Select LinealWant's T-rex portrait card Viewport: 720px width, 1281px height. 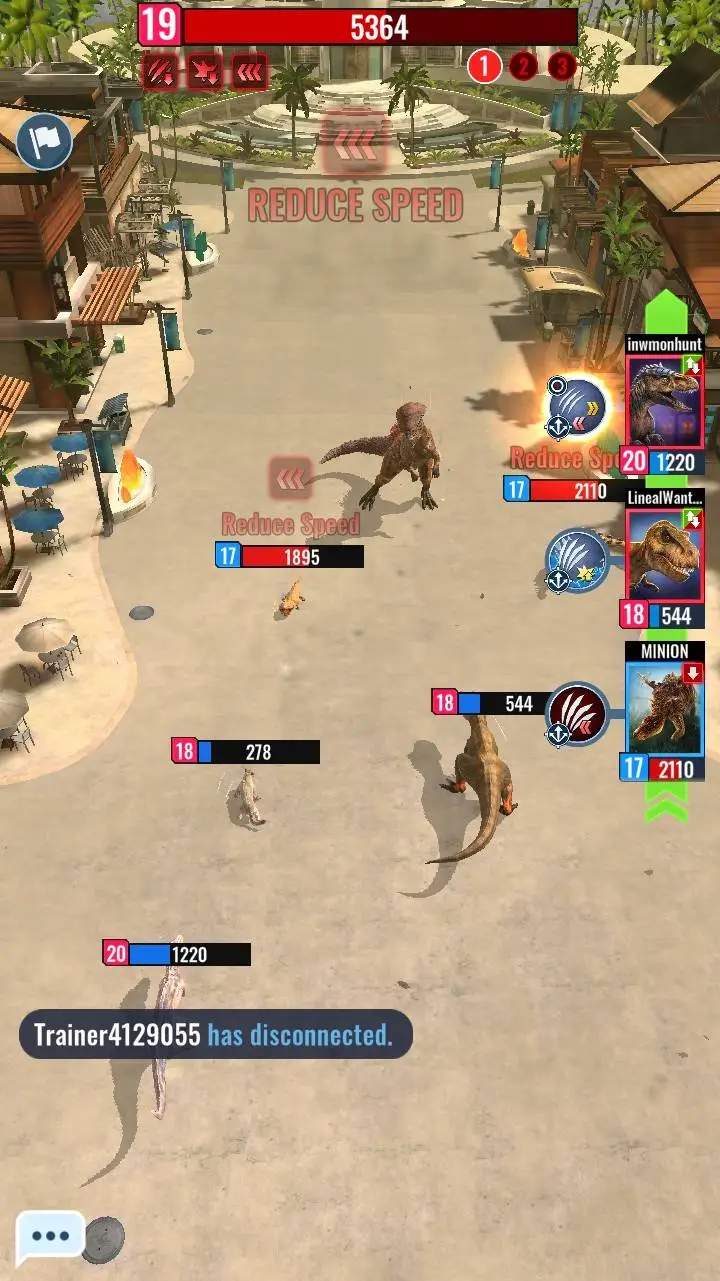coord(664,555)
